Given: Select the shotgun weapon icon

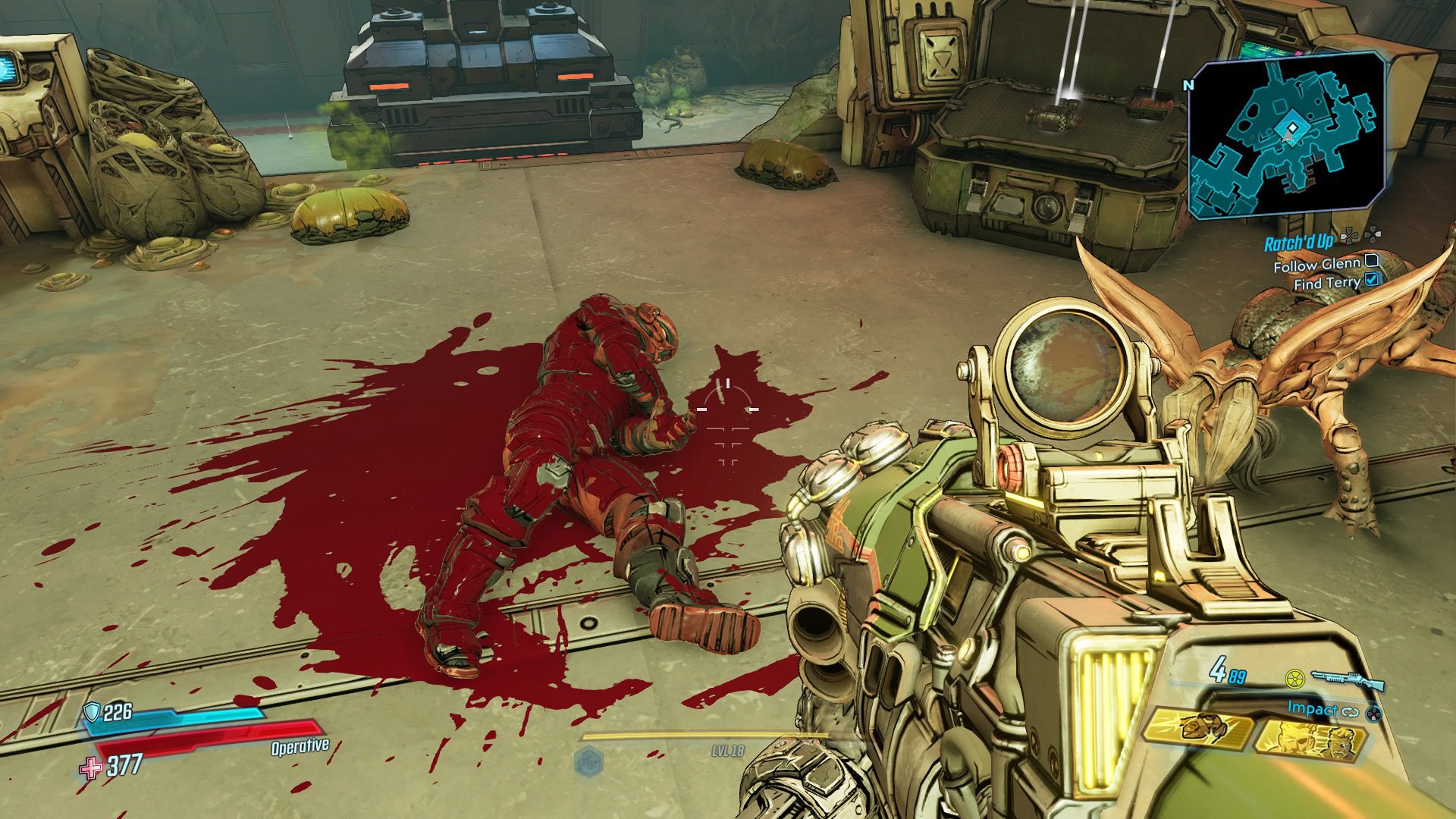Looking at the screenshot, I should click(x=1347, y=679).
